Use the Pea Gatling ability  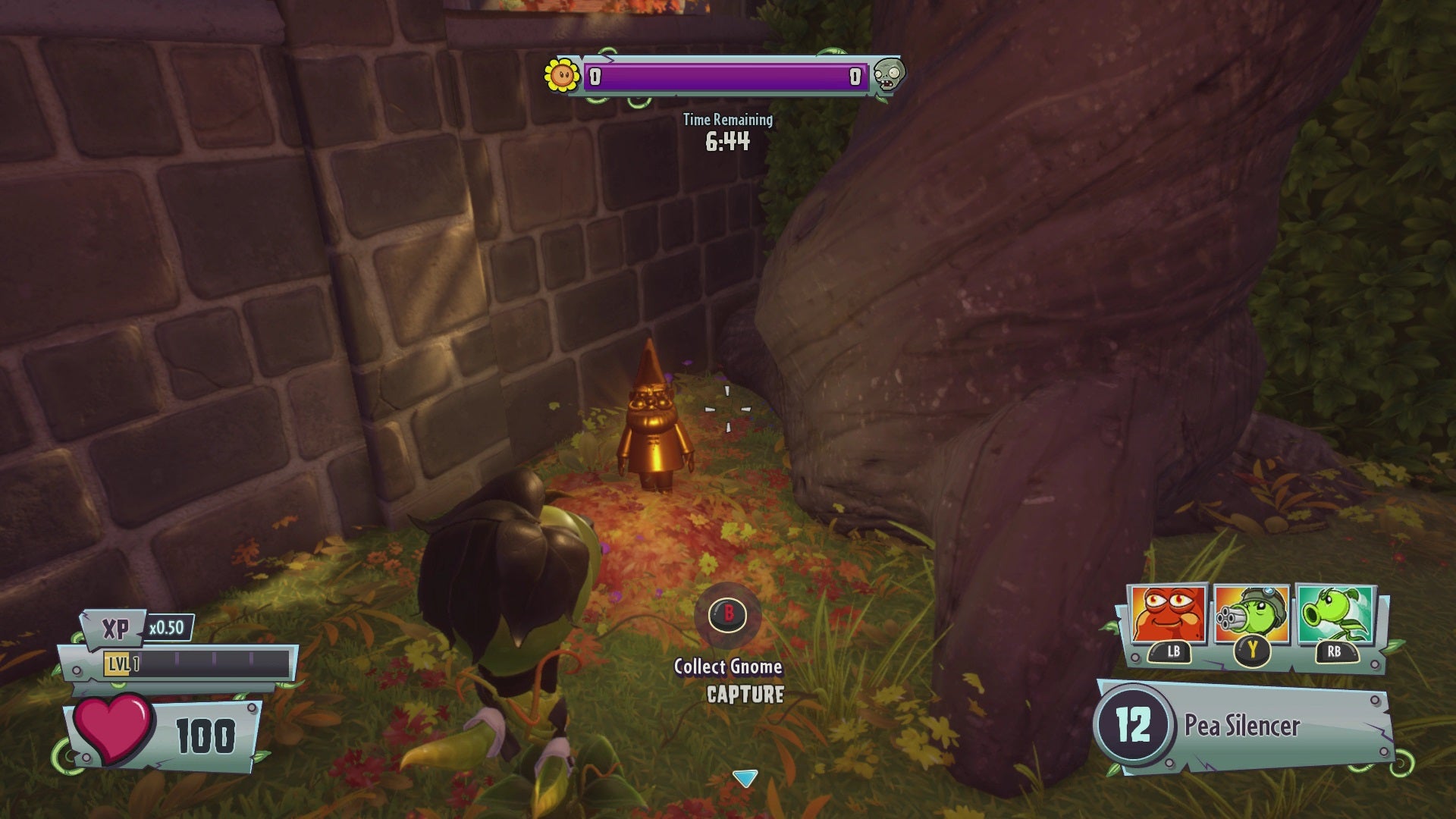[x=1251, y=615]
